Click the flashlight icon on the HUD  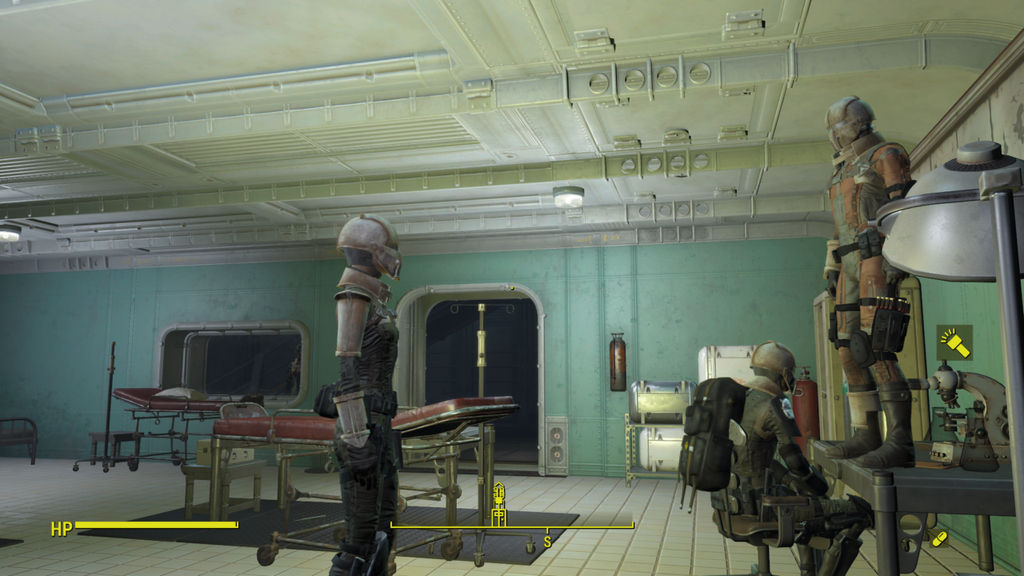coord(954,343)
